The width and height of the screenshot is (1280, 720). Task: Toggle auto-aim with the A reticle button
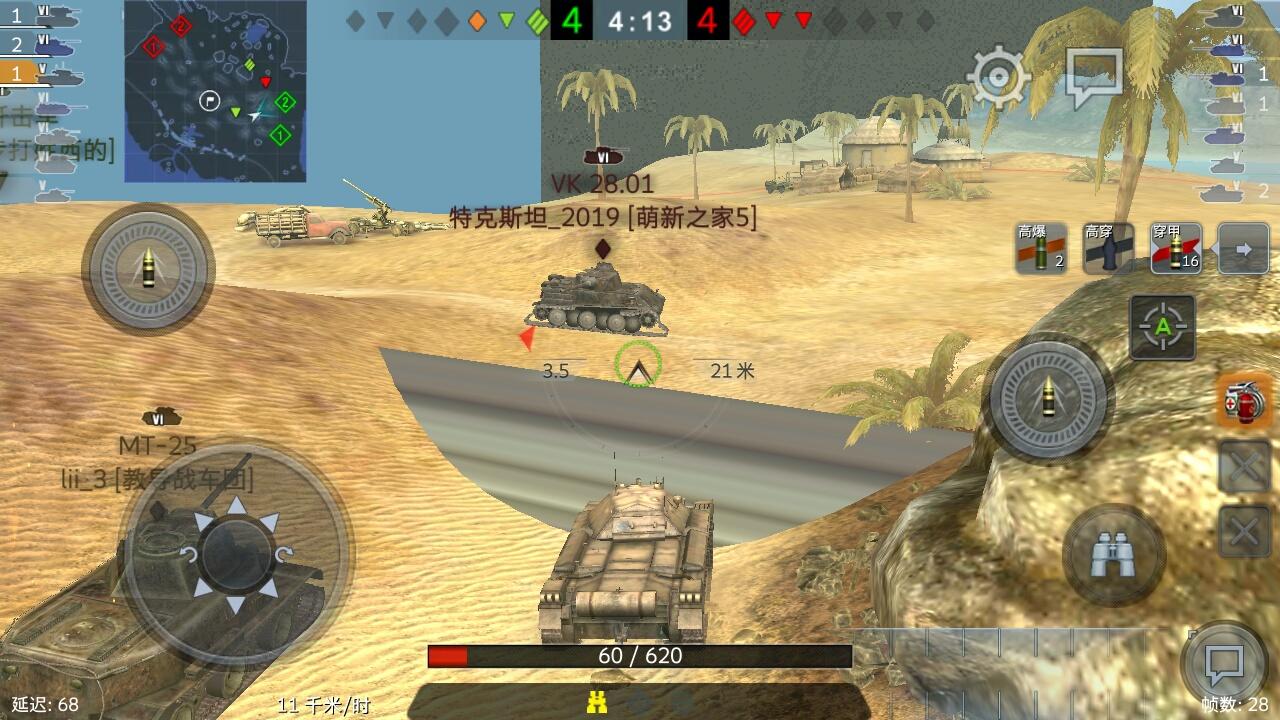[x=1163, y=328]
